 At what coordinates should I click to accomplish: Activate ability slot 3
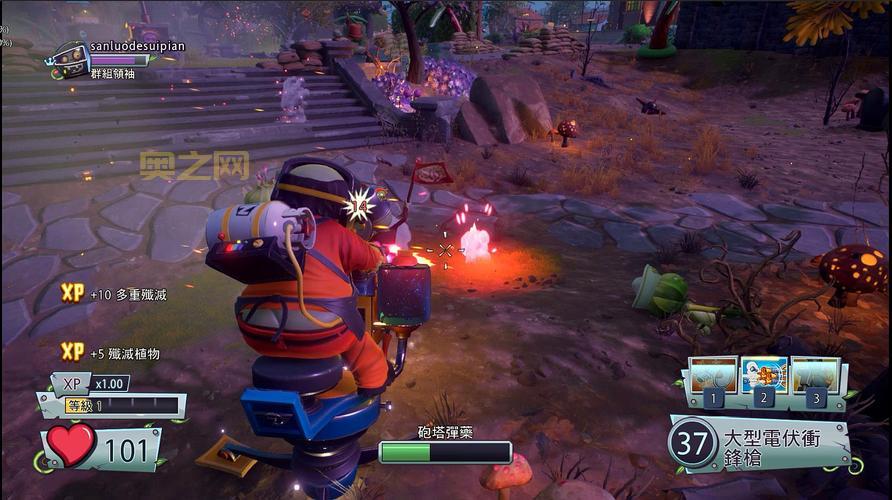[815, 378]
